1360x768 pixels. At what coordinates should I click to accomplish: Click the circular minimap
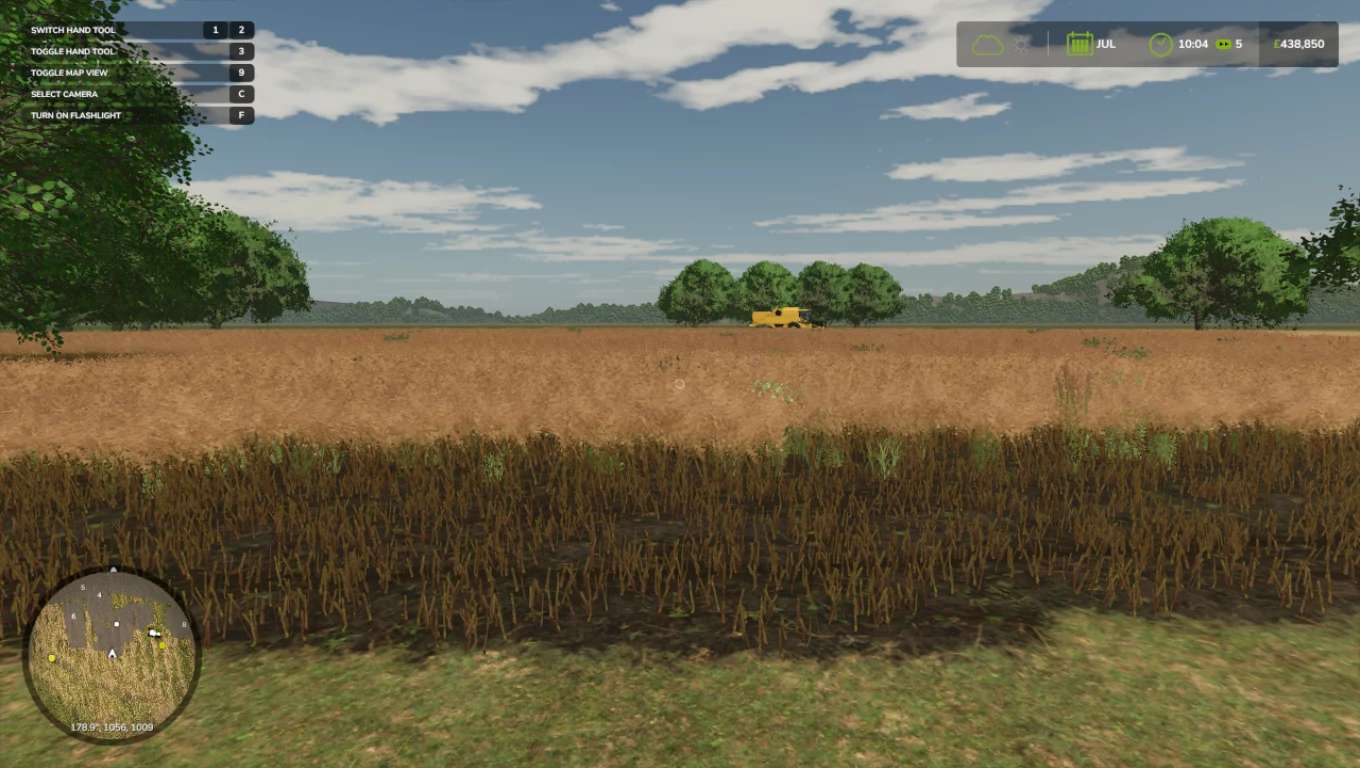tap(111, 655)
